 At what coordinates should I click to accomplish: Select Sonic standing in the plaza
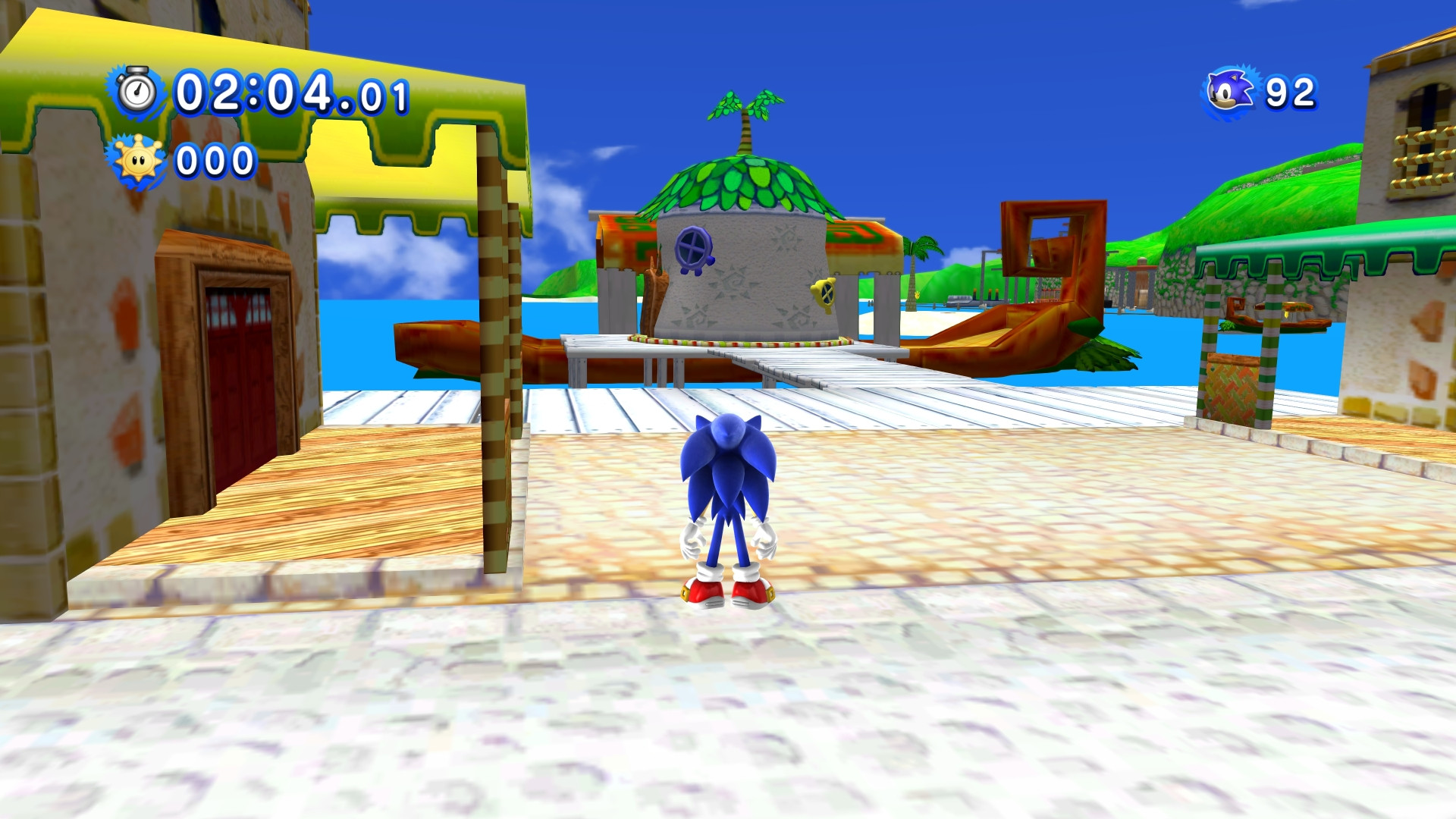[x=729, y=493]
